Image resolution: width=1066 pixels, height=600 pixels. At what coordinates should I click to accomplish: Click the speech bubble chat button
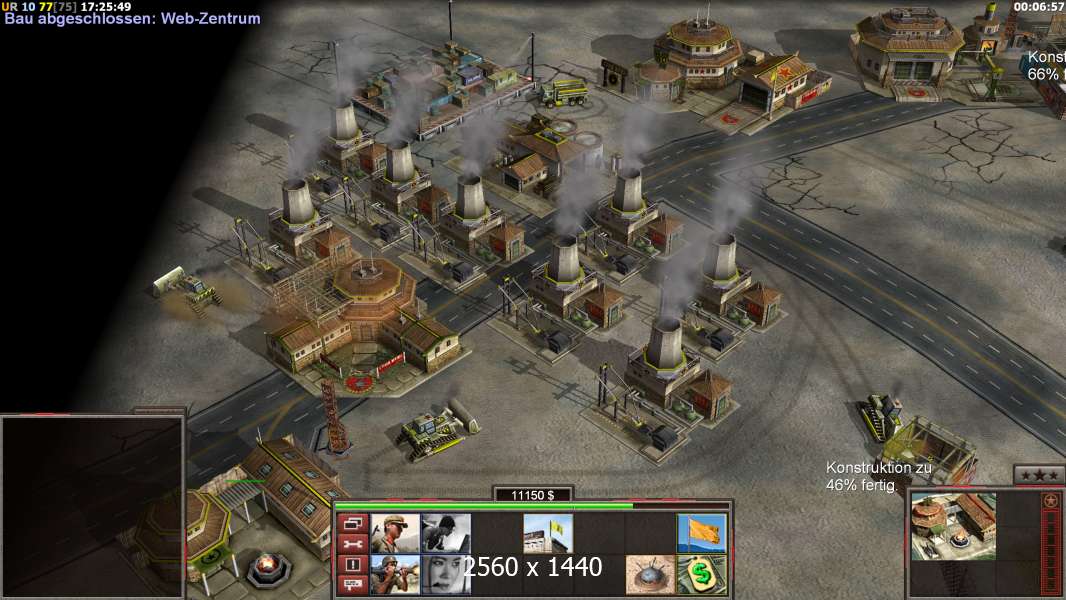click(x=351, y=585)
